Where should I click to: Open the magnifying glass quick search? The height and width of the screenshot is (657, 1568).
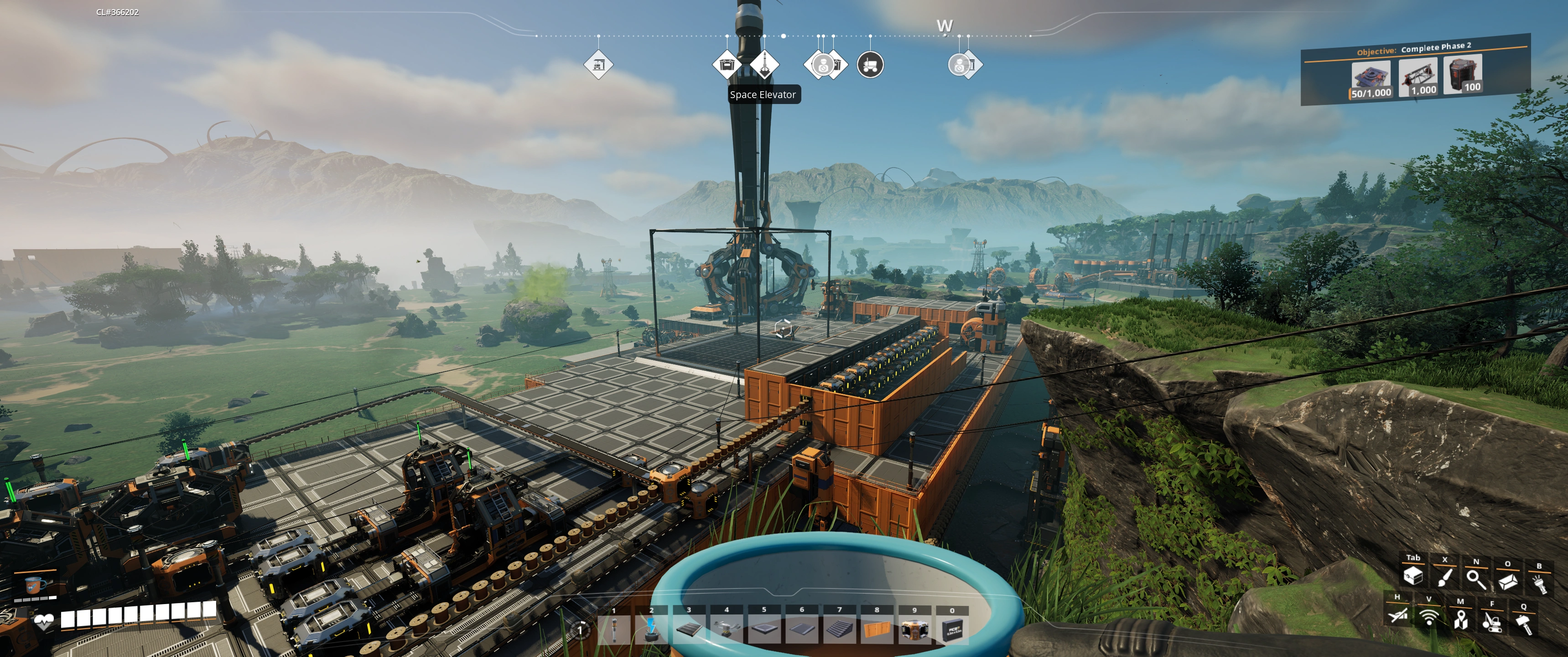1476,579
